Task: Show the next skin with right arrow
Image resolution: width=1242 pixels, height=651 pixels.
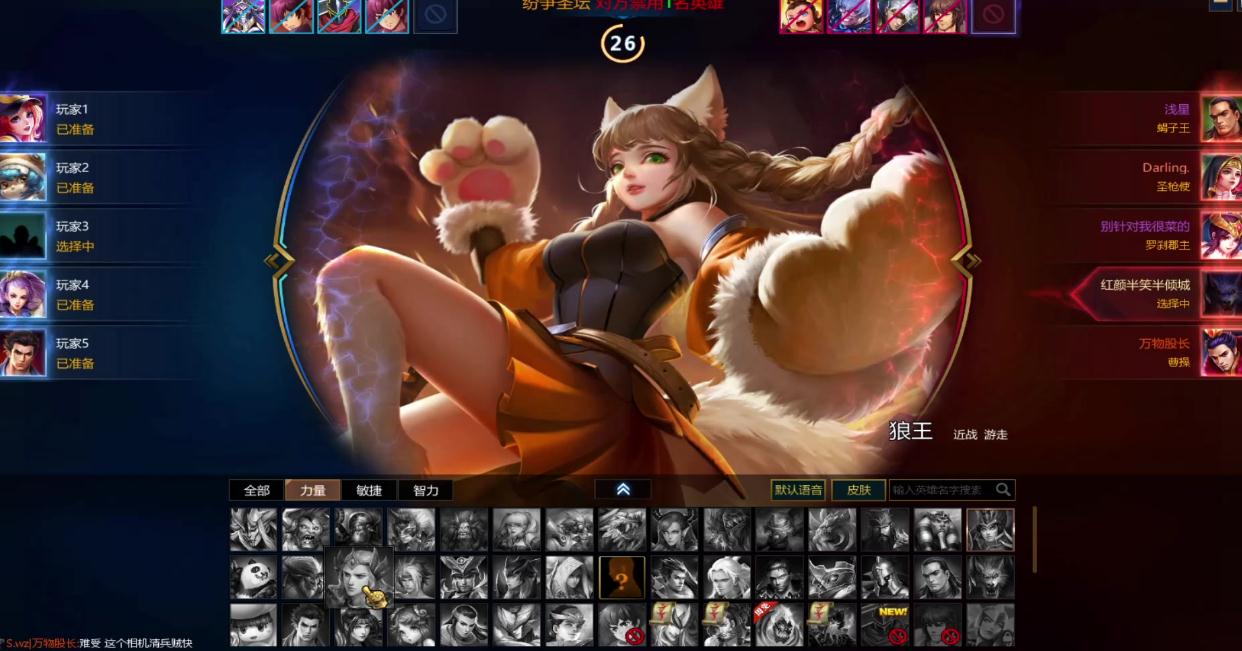Action: 966,261
